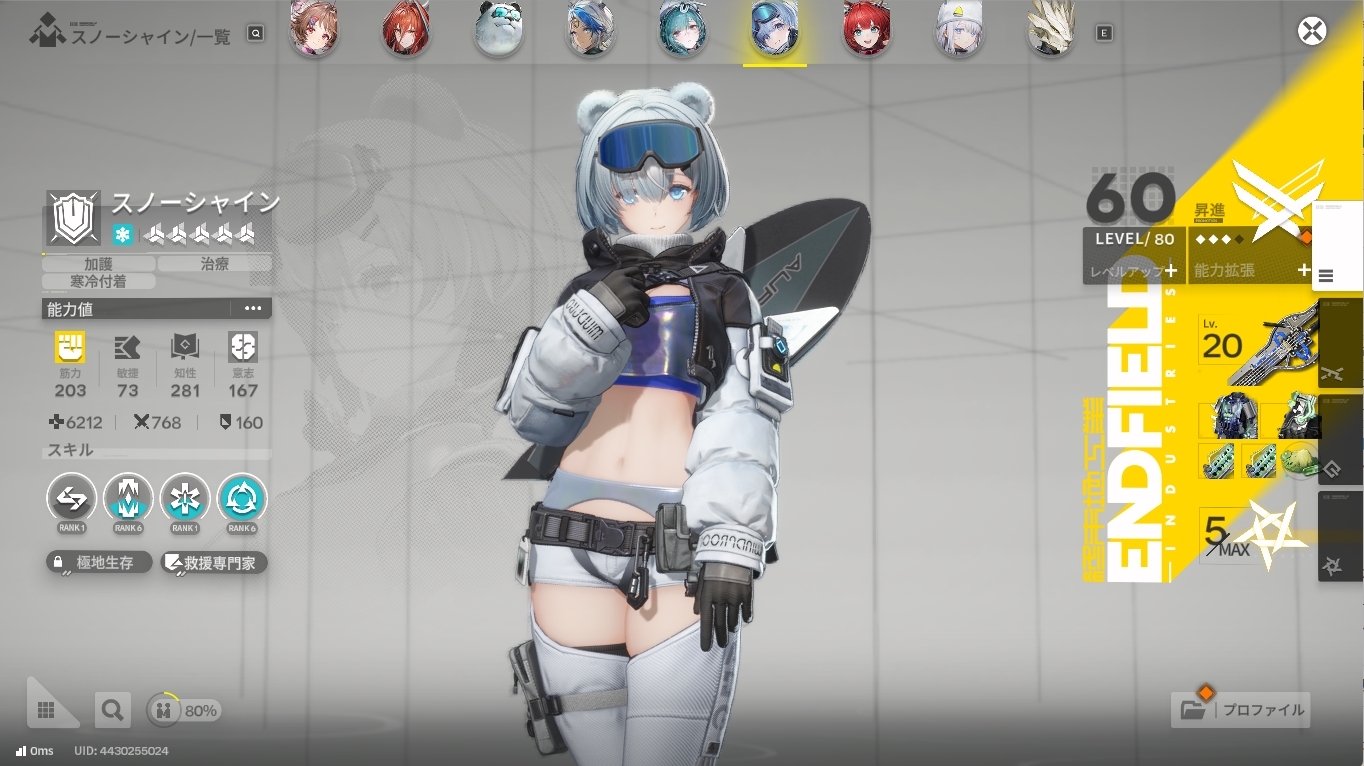Screen dimensions: 1364x766
Task: Switch to the brown-haired girl operator portrait
Action: (314, 31)
